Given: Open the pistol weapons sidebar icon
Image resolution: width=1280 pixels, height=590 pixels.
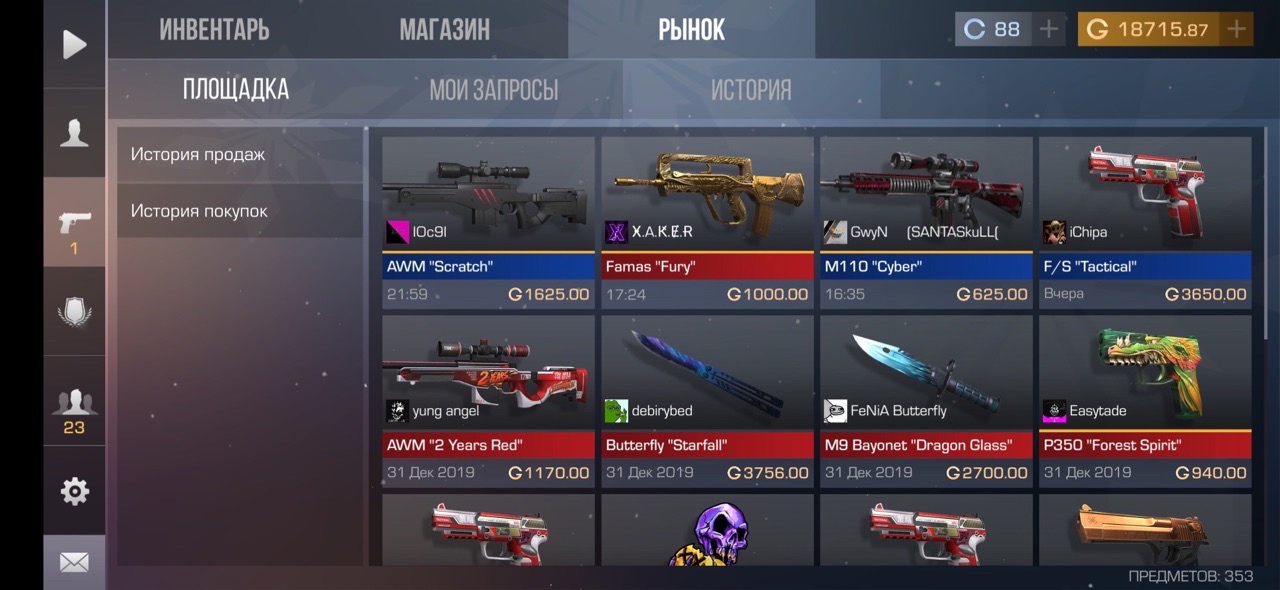Looking at the screenshot, I should tap(74, 222).
